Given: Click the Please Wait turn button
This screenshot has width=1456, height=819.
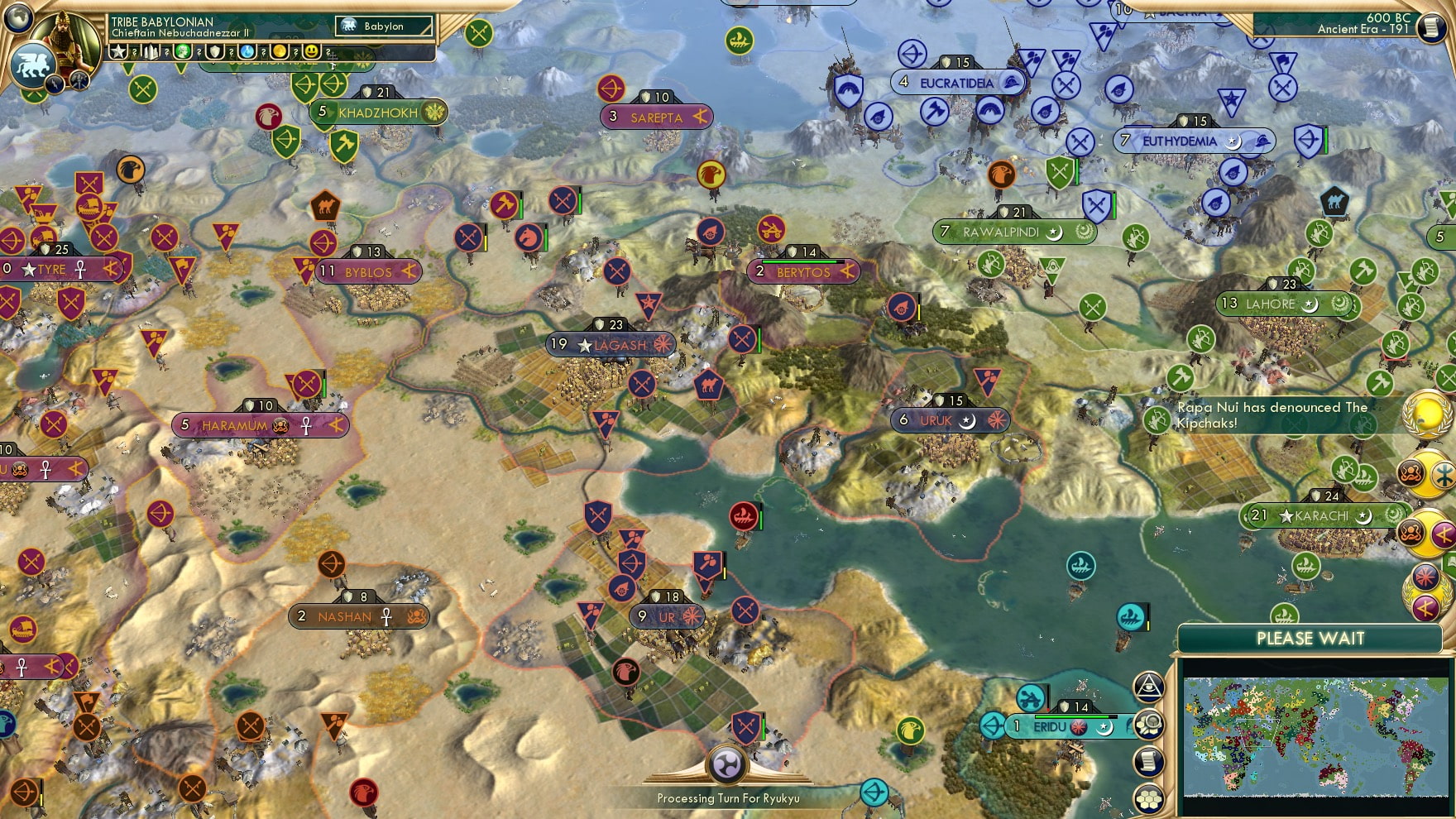Looking at the screenshot, I should pos(1310,639).
